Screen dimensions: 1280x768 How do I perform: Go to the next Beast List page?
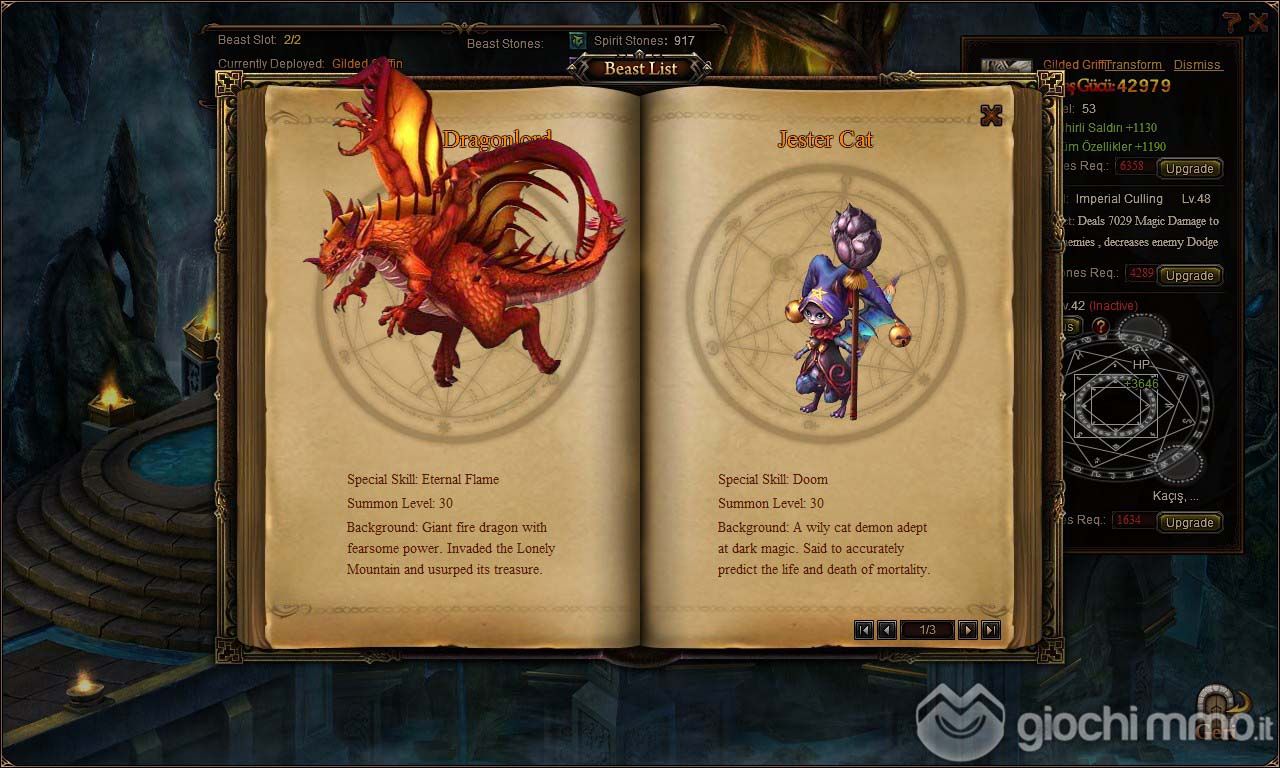[968, 629]
